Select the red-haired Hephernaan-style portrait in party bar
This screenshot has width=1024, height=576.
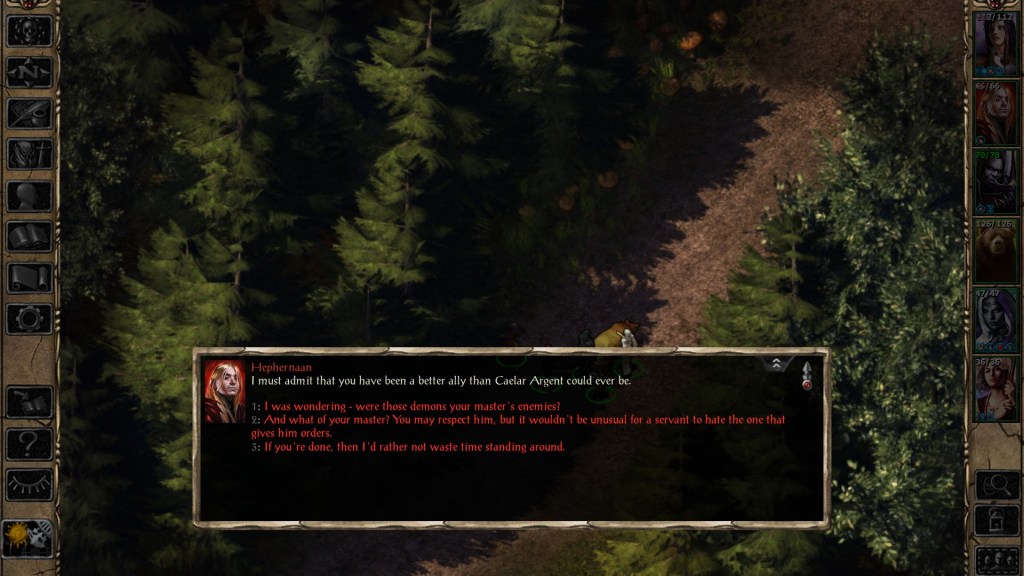[995, 114]
